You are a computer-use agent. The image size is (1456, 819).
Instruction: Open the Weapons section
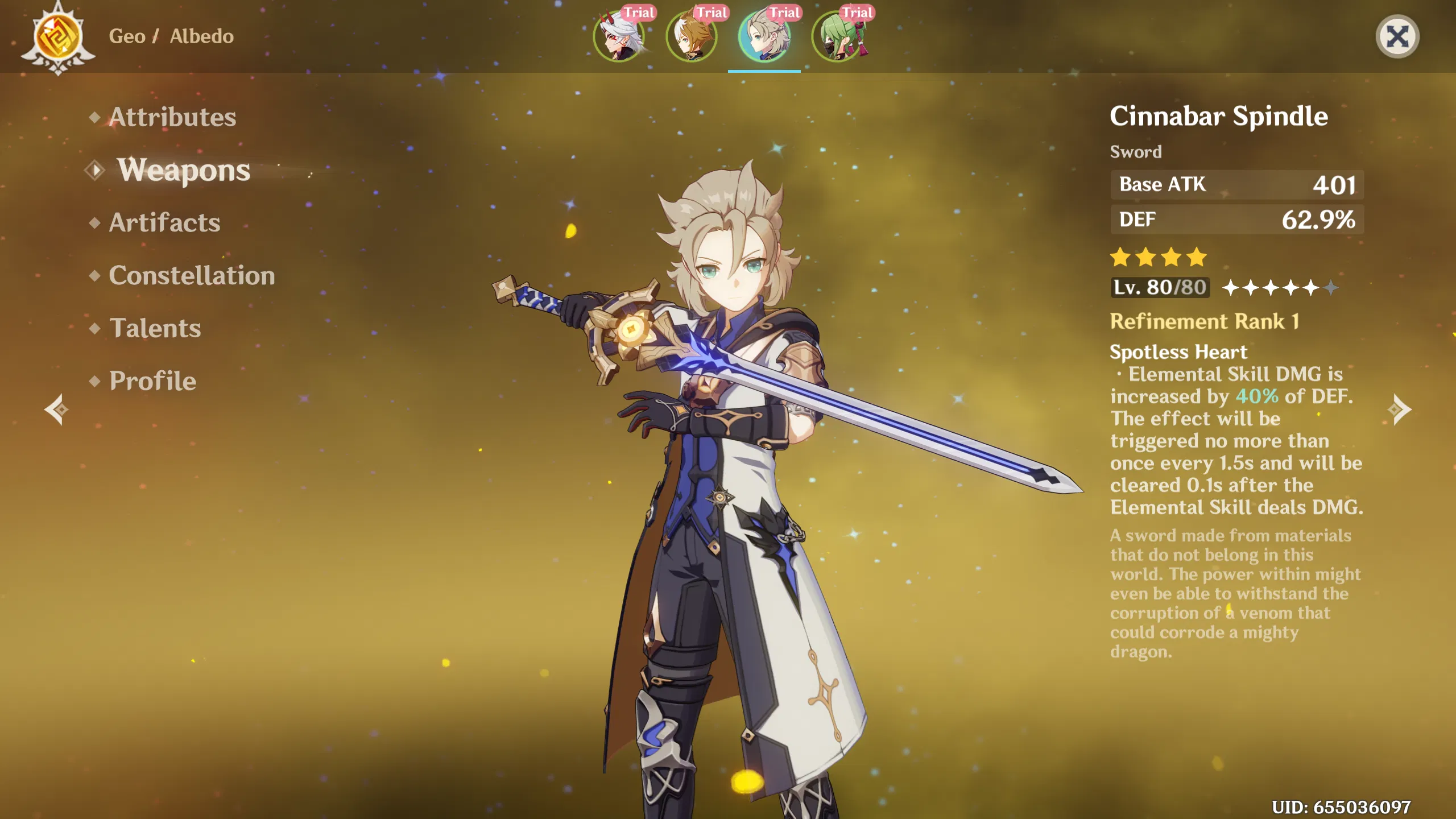pyautogui.click(x=184, y=171)
